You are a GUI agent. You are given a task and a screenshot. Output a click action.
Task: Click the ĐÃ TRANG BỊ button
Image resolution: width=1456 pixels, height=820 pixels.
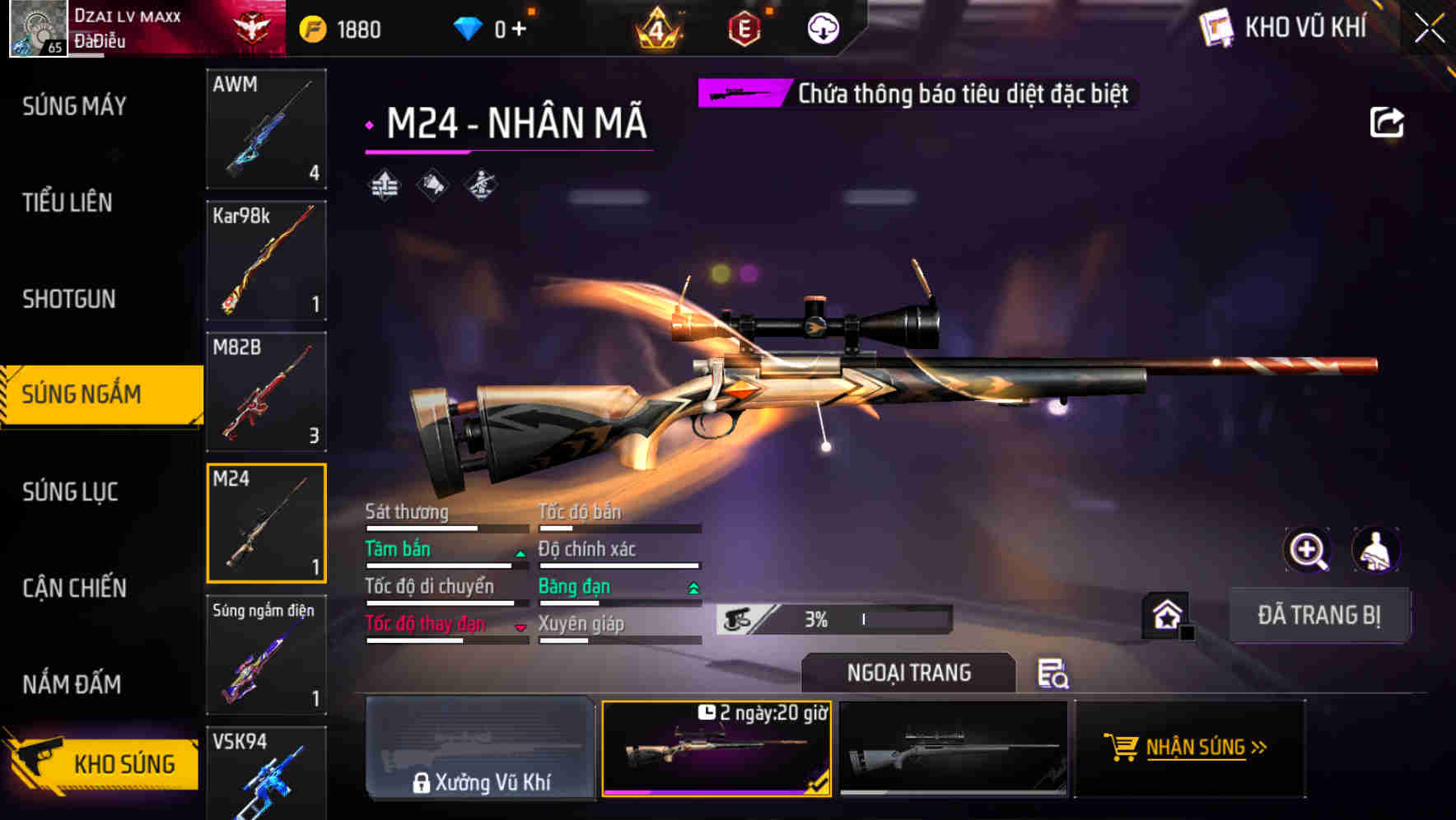(x=1319, y=614)
